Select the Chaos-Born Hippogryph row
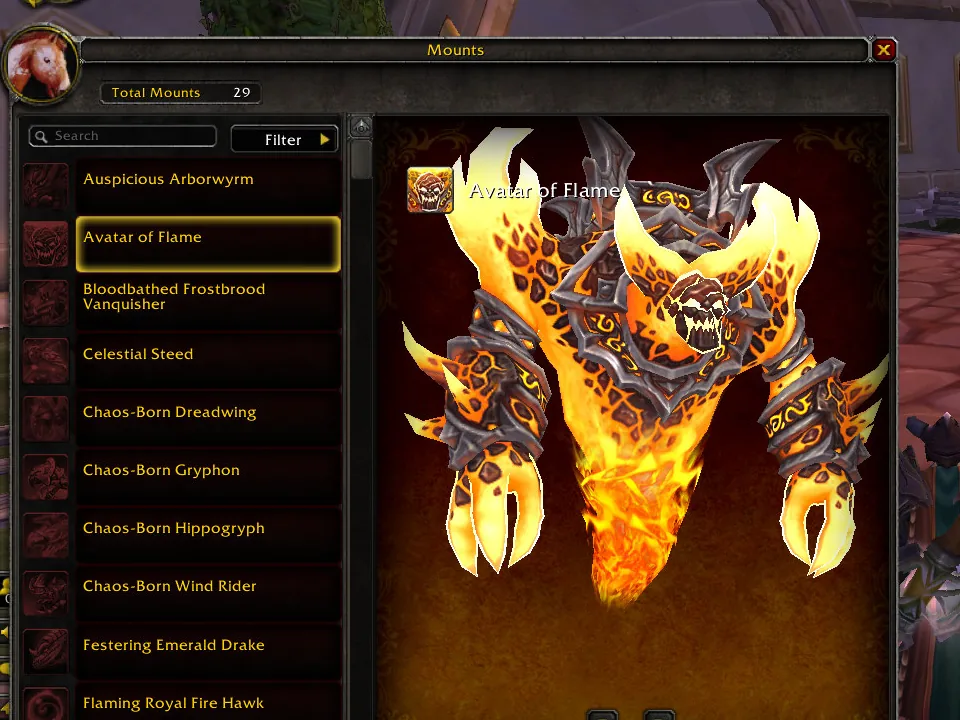The image size is (960, 720). [208, 529]
